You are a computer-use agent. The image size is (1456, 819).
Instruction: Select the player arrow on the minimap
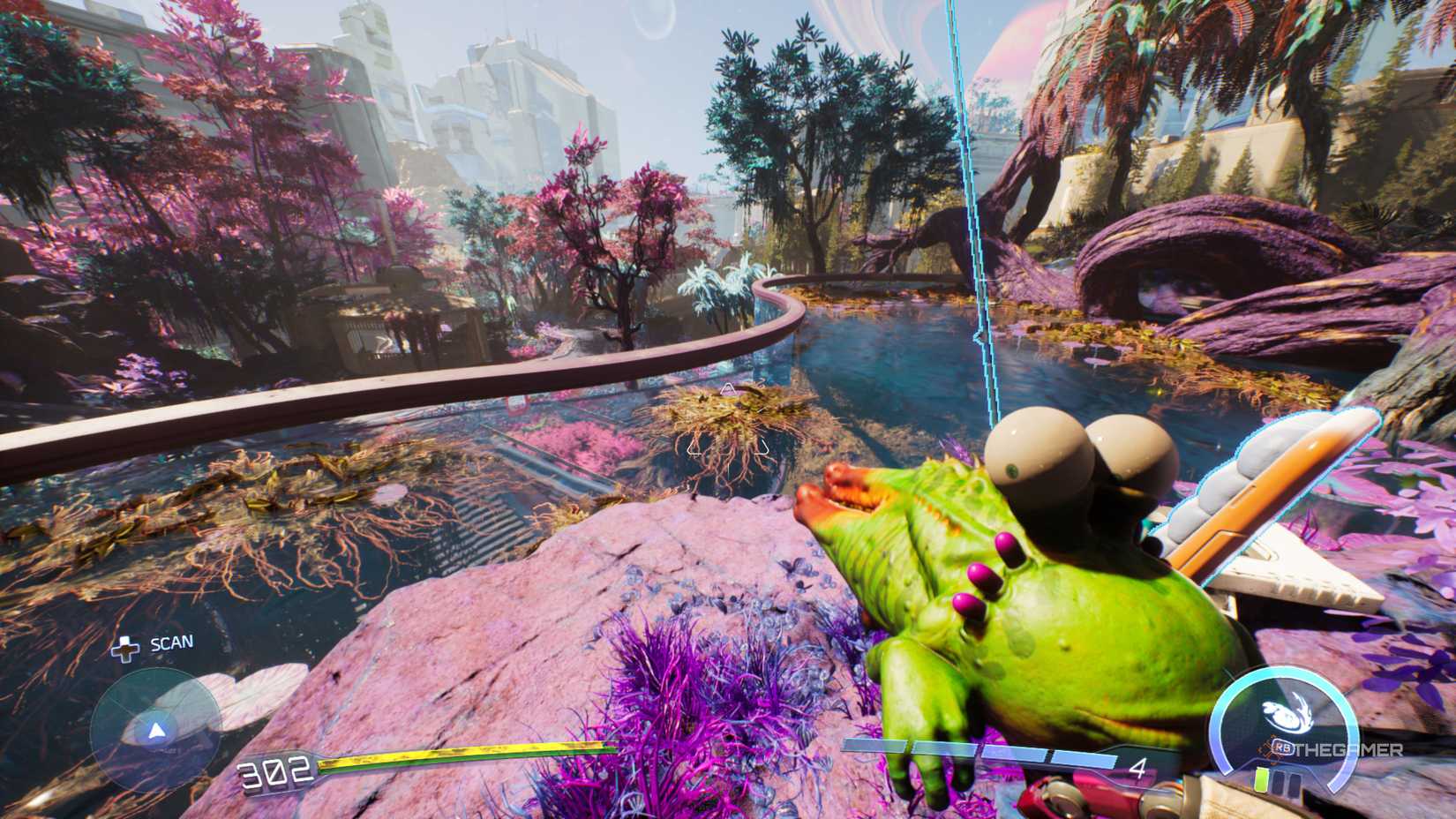tap(155, 728)
